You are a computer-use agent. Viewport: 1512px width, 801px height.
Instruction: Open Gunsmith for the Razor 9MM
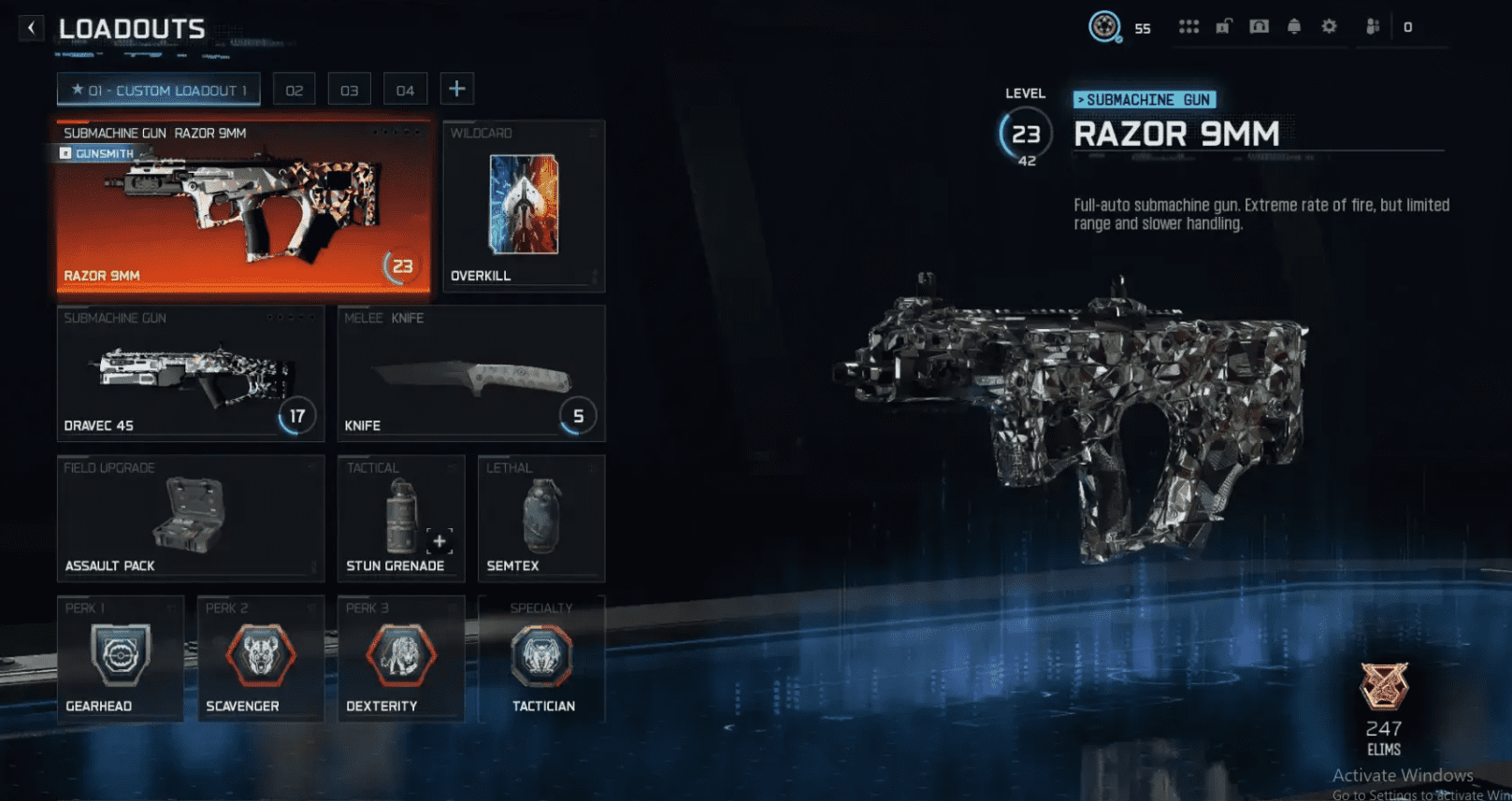(97, 153)
